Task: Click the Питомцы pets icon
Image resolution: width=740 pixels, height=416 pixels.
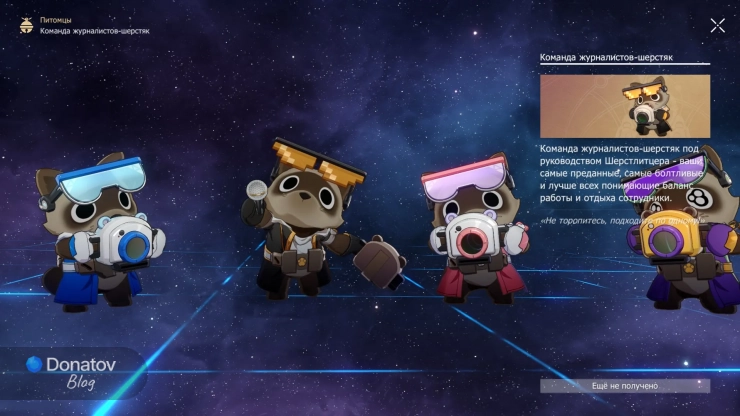Action: point(25,26)
